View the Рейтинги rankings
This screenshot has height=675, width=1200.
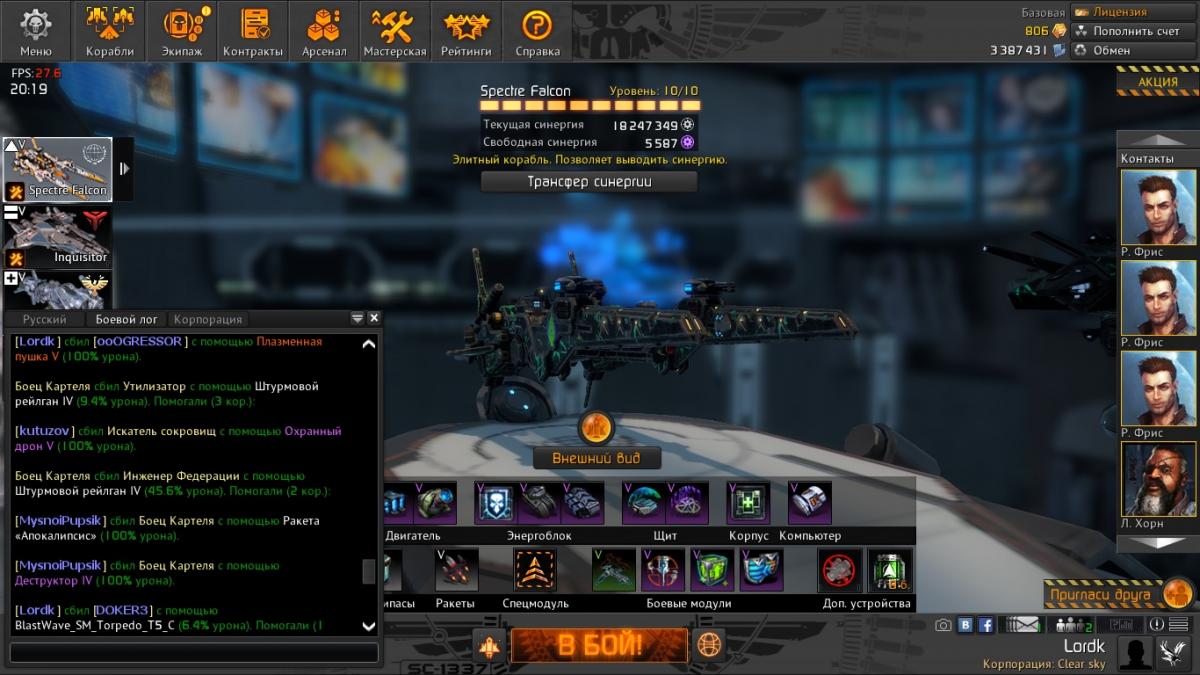(x=467, y=31)
